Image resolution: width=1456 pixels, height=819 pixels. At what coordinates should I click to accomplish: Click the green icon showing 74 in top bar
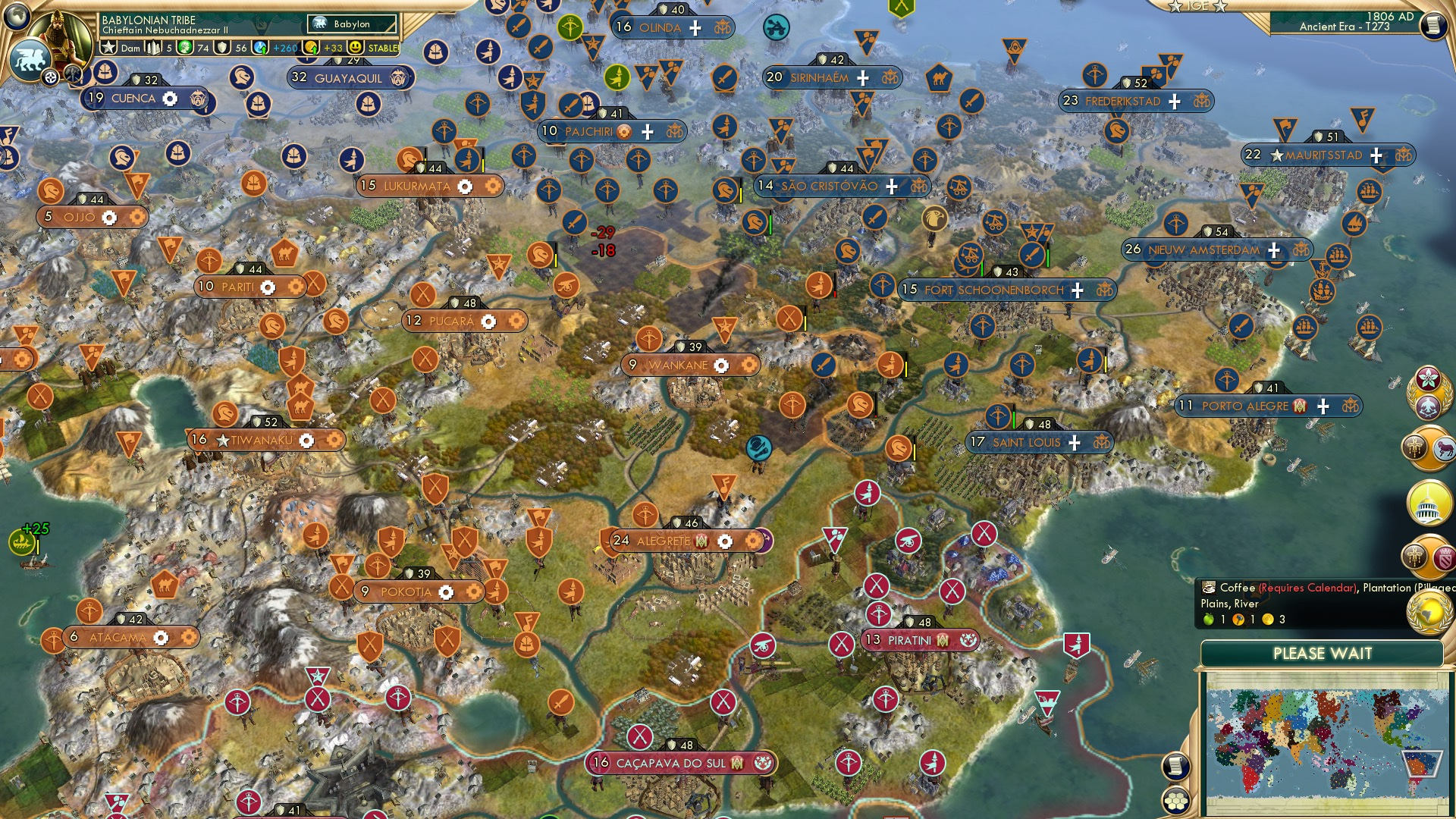184,47
